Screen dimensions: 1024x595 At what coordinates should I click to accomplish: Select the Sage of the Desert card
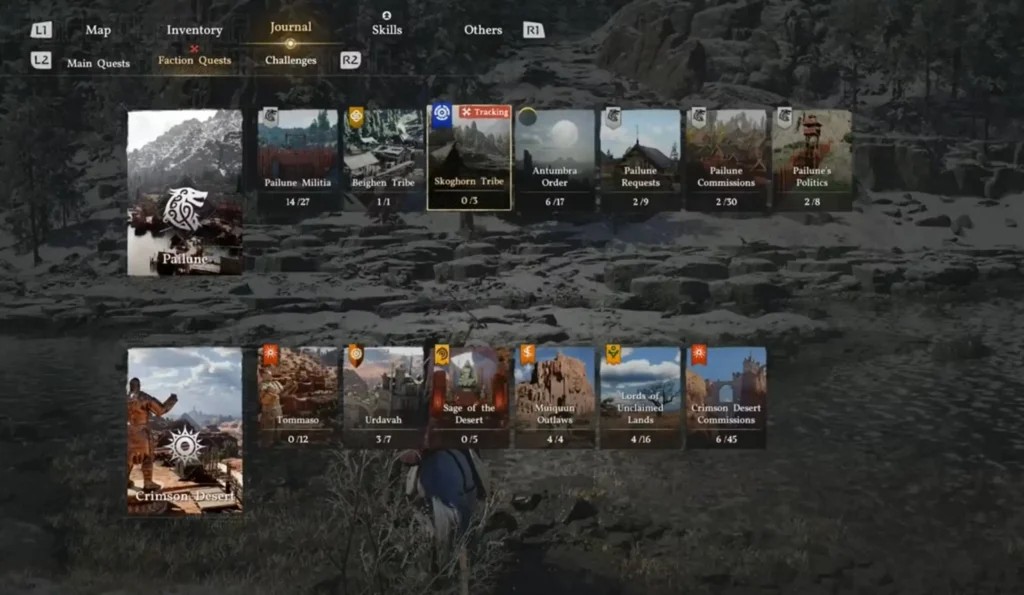point(469,397)
